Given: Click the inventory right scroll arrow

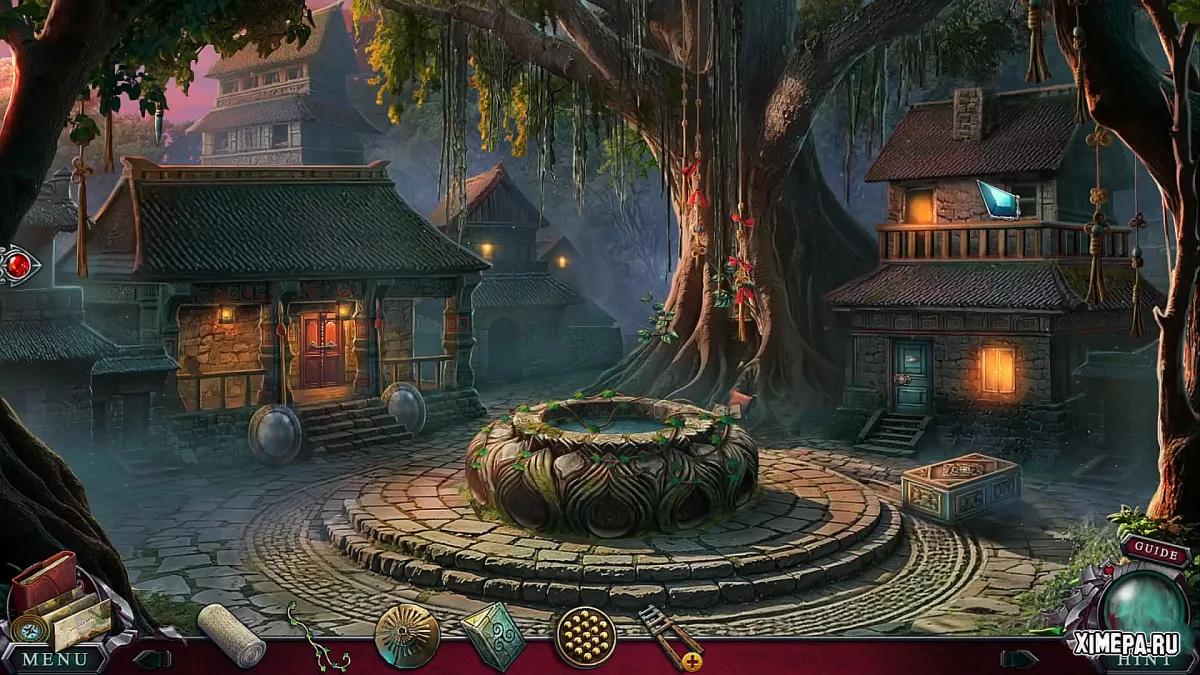Looking at the screenshot, I should tap(1018, 659).
